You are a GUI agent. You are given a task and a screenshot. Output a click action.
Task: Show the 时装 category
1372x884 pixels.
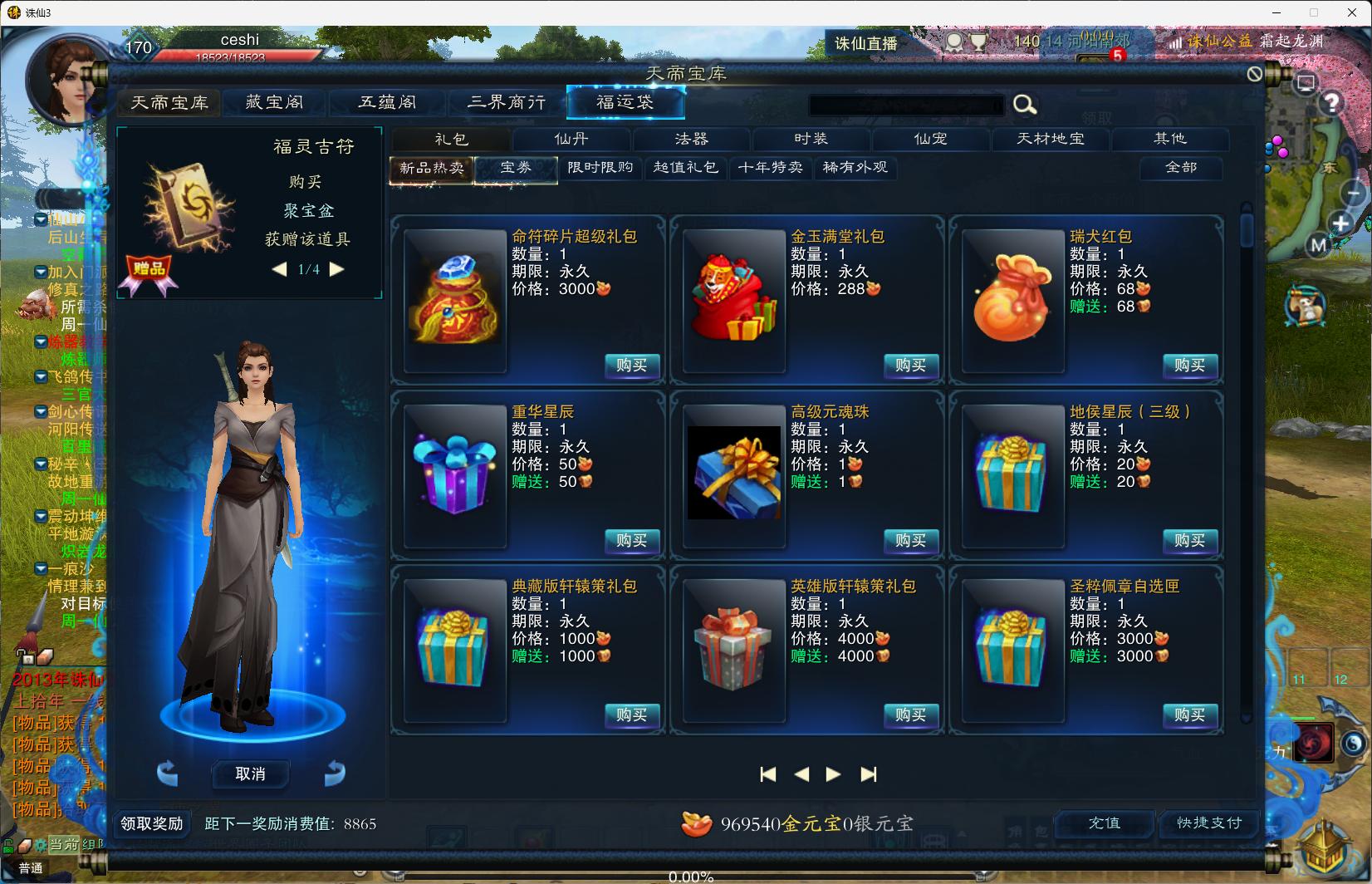[811, 139]
